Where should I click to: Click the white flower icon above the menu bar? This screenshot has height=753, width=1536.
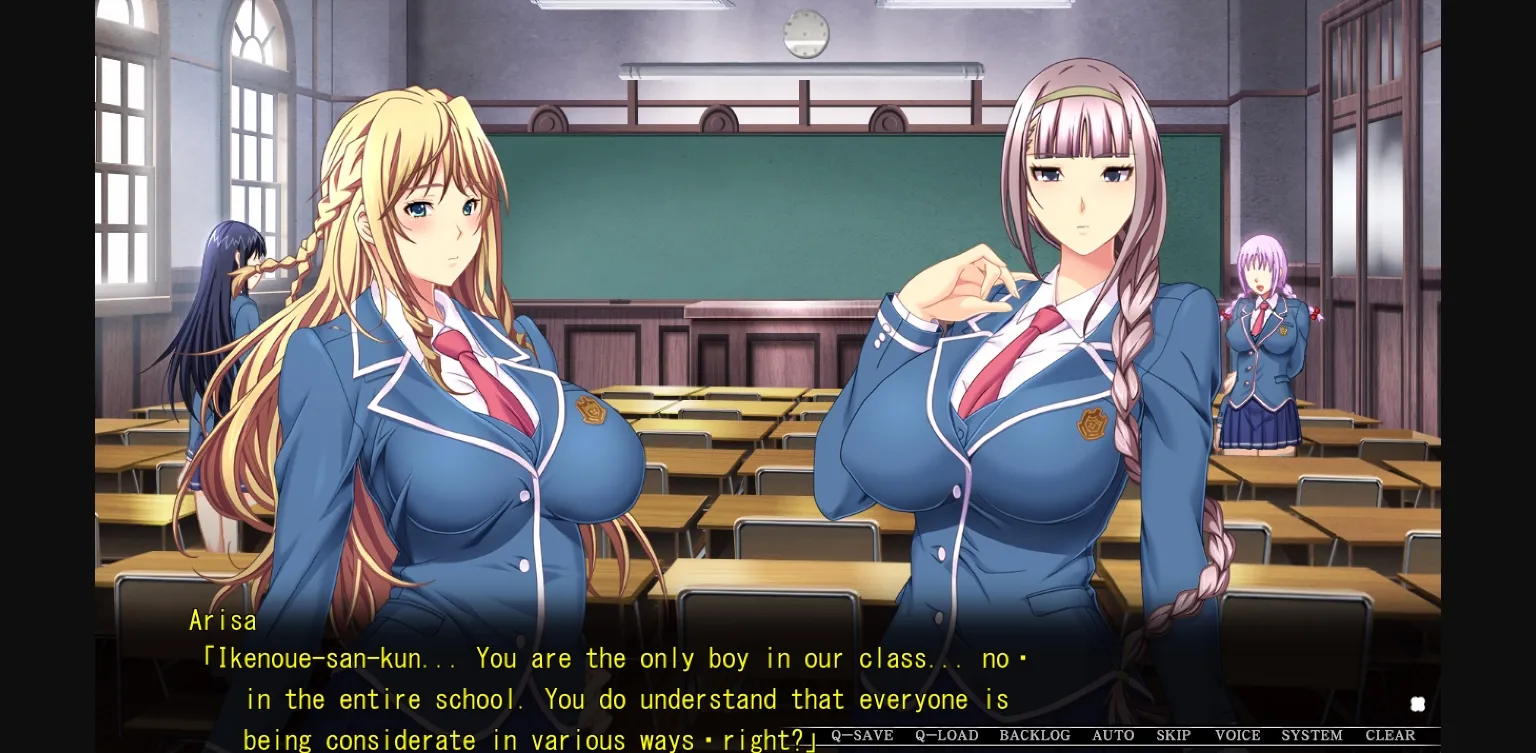coord(1417,703)
